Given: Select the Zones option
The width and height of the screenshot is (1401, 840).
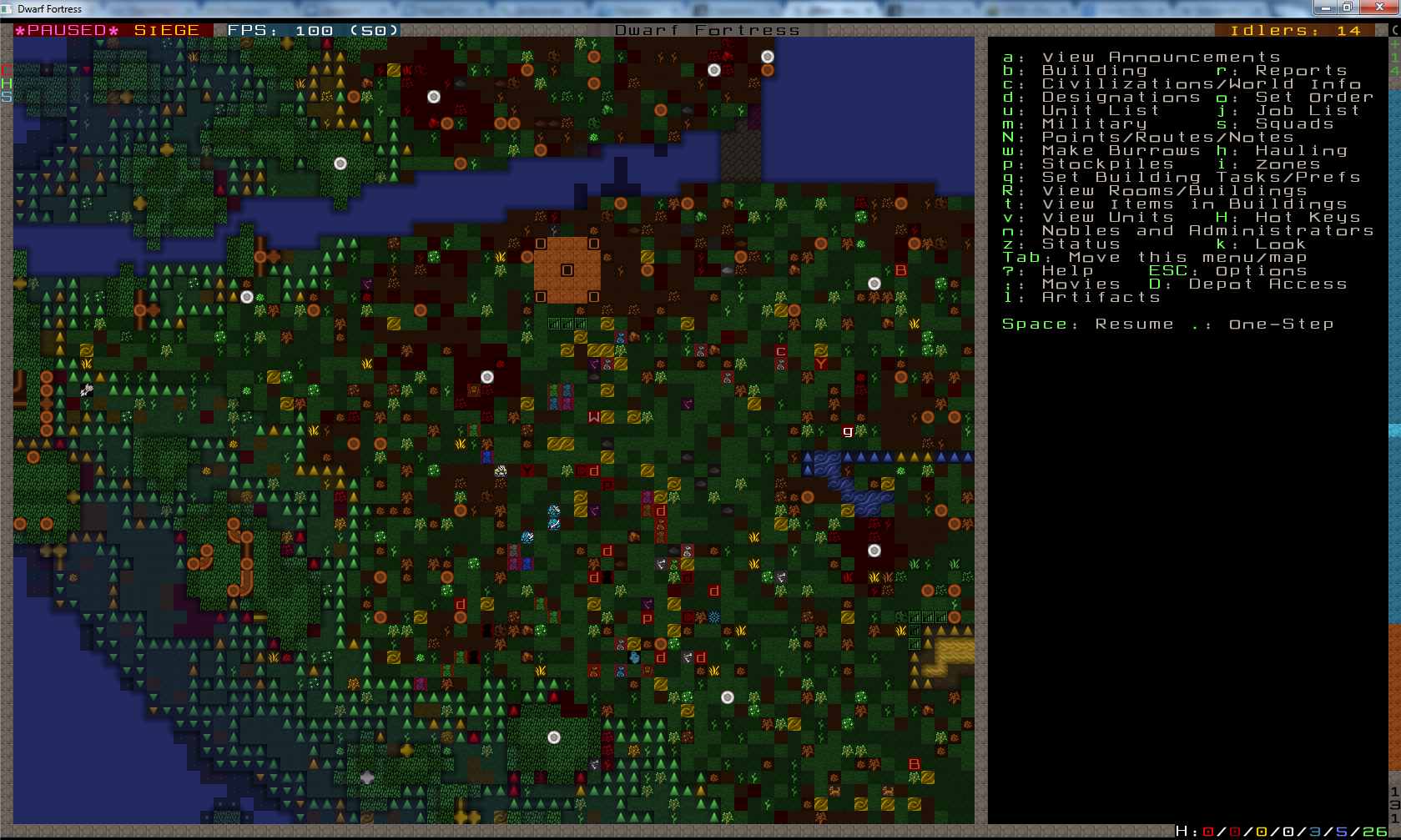Looking at the screenshot, I should (1288, 164).
